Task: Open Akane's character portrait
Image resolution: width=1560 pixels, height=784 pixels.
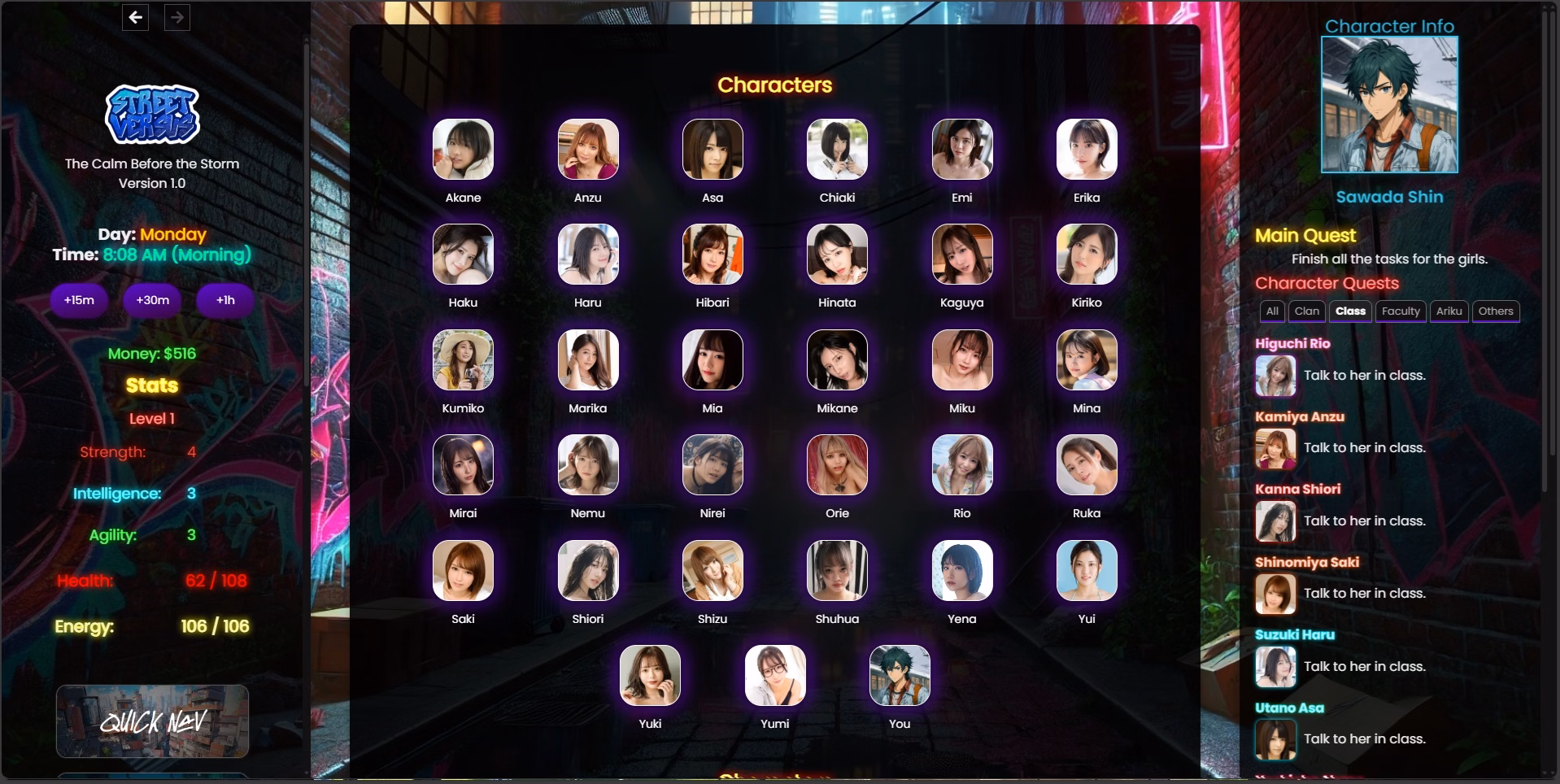Action: pyautogui.click(x=463, y=150)
